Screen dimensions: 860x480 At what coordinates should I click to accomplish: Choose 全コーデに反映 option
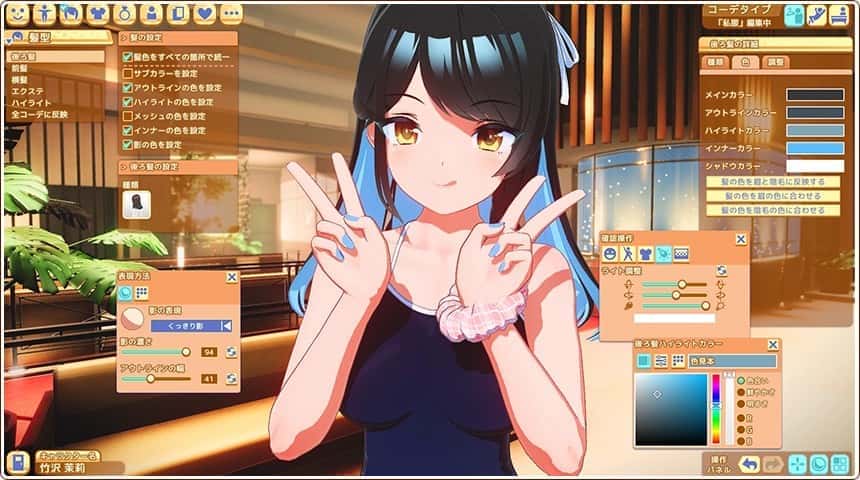[40, 114]
